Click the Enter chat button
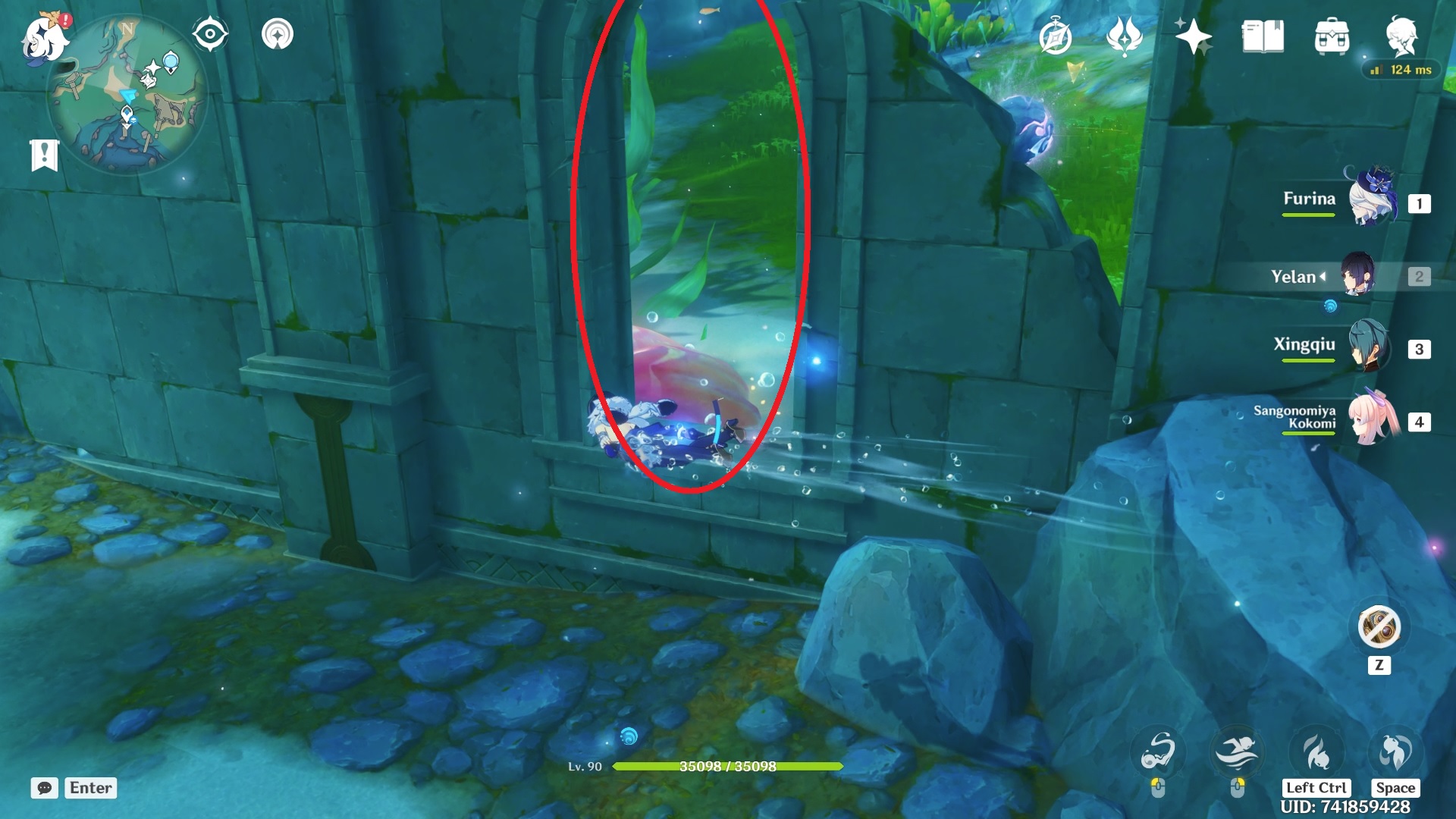1456x819 pixels. [90, 788]
